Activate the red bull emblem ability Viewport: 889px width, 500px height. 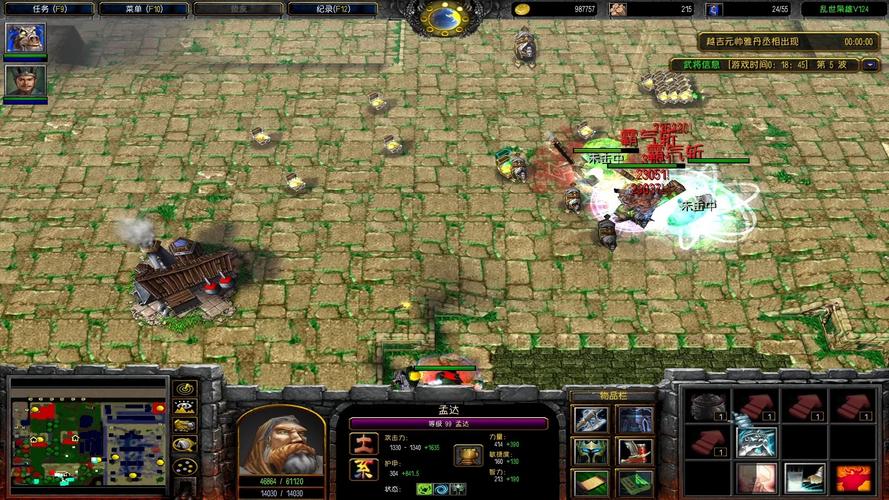tap(853, 478)
